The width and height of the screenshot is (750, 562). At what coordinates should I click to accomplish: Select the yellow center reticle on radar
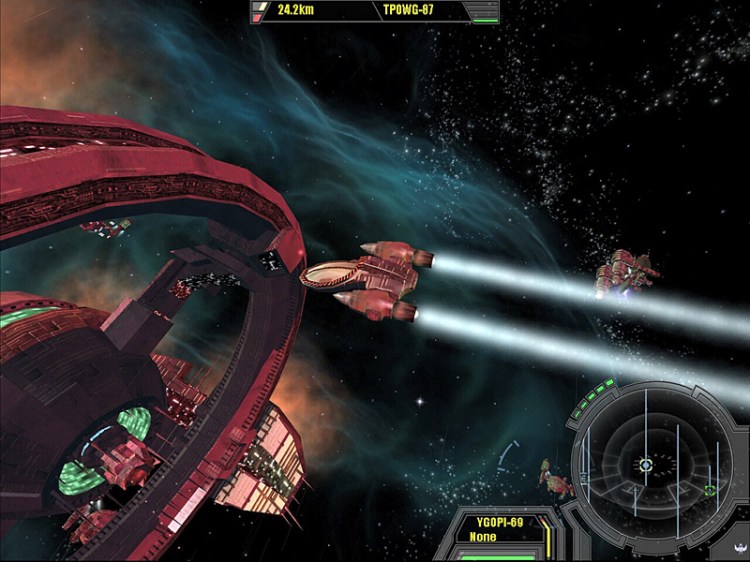(646, 465)
